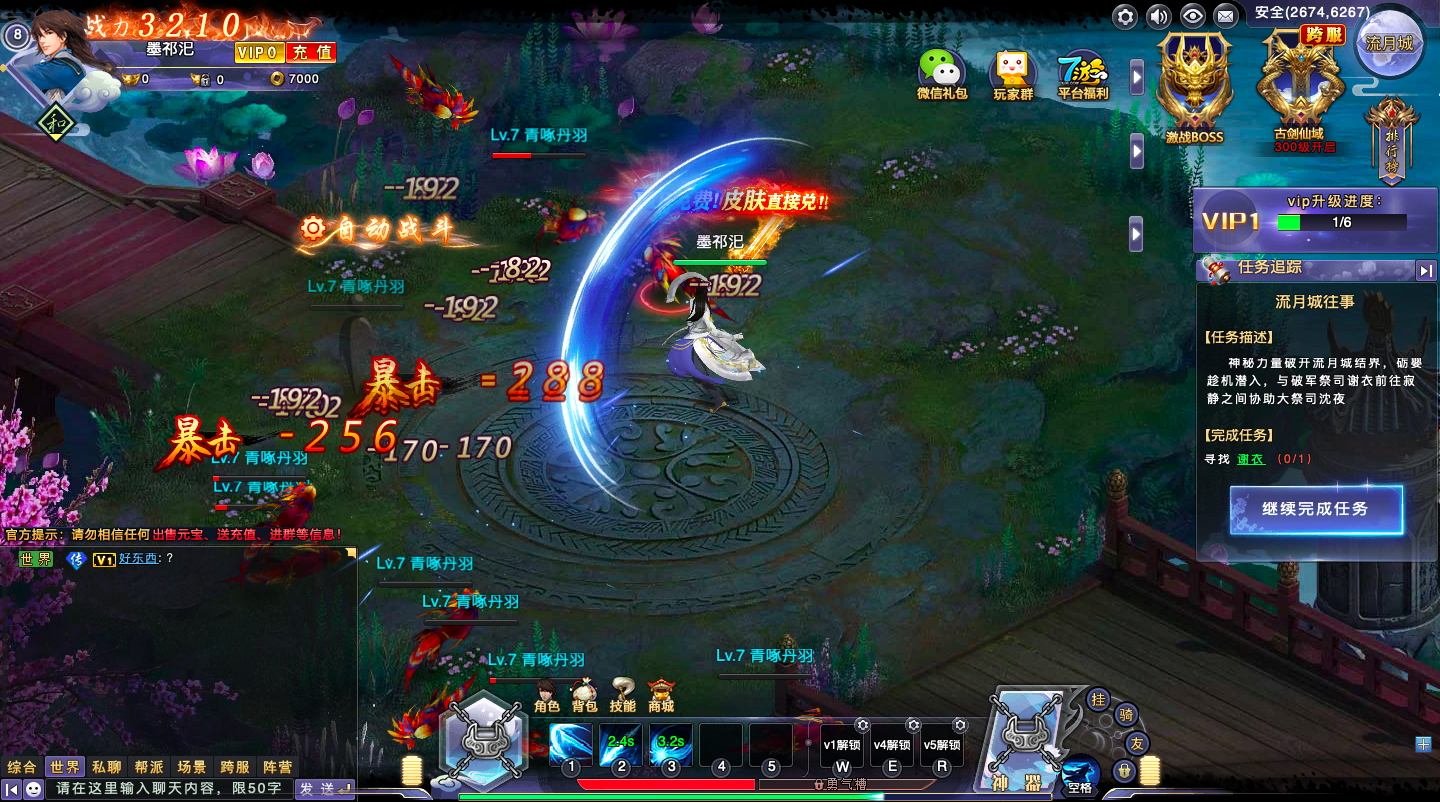The image size is (1440, 803).
Task: Open the 玩家群 player group icon
Action: point(1012,72)
